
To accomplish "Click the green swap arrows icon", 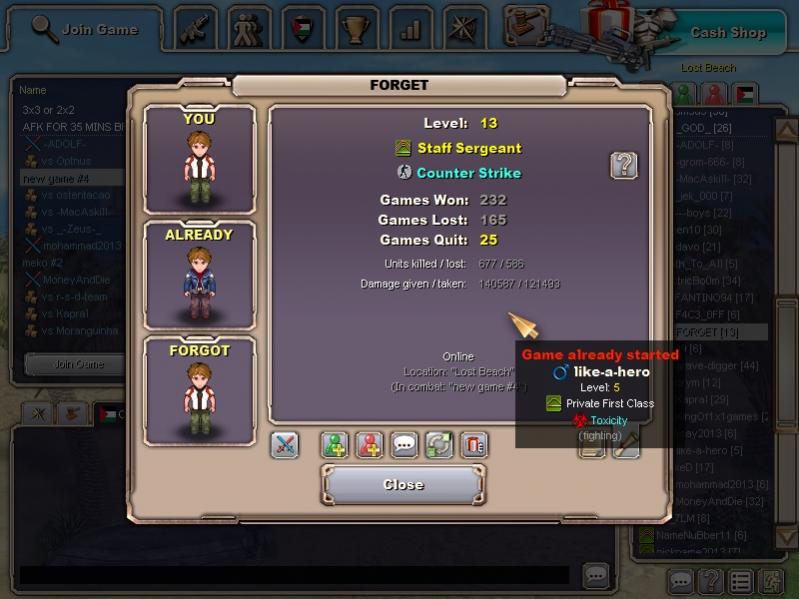I will (439, 445).
